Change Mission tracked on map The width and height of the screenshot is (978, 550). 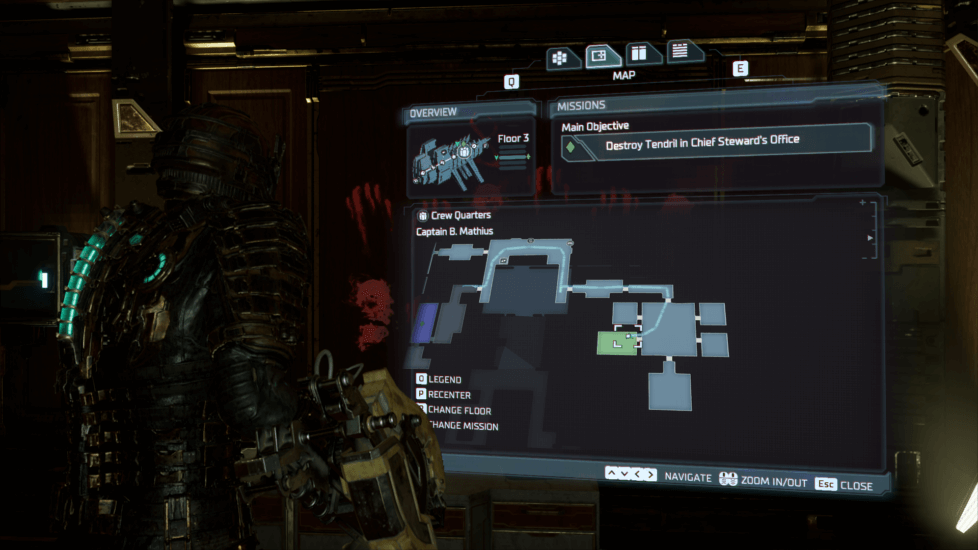tap(459, 427)
